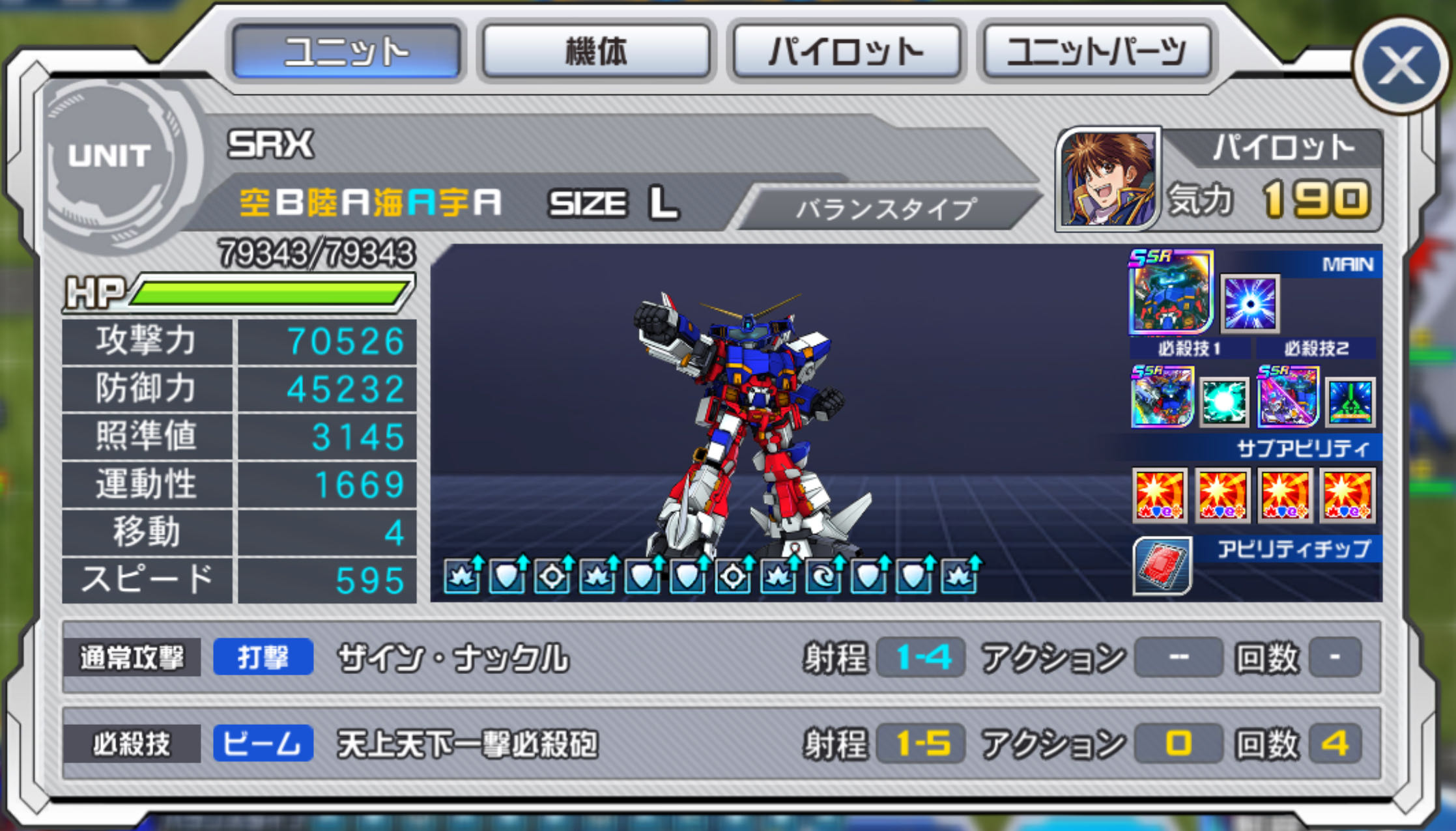Select the 必殺技 天上天下一撃必殺砲 row
The height and width of the screenshot is (831, 1456).
point(721,743)
